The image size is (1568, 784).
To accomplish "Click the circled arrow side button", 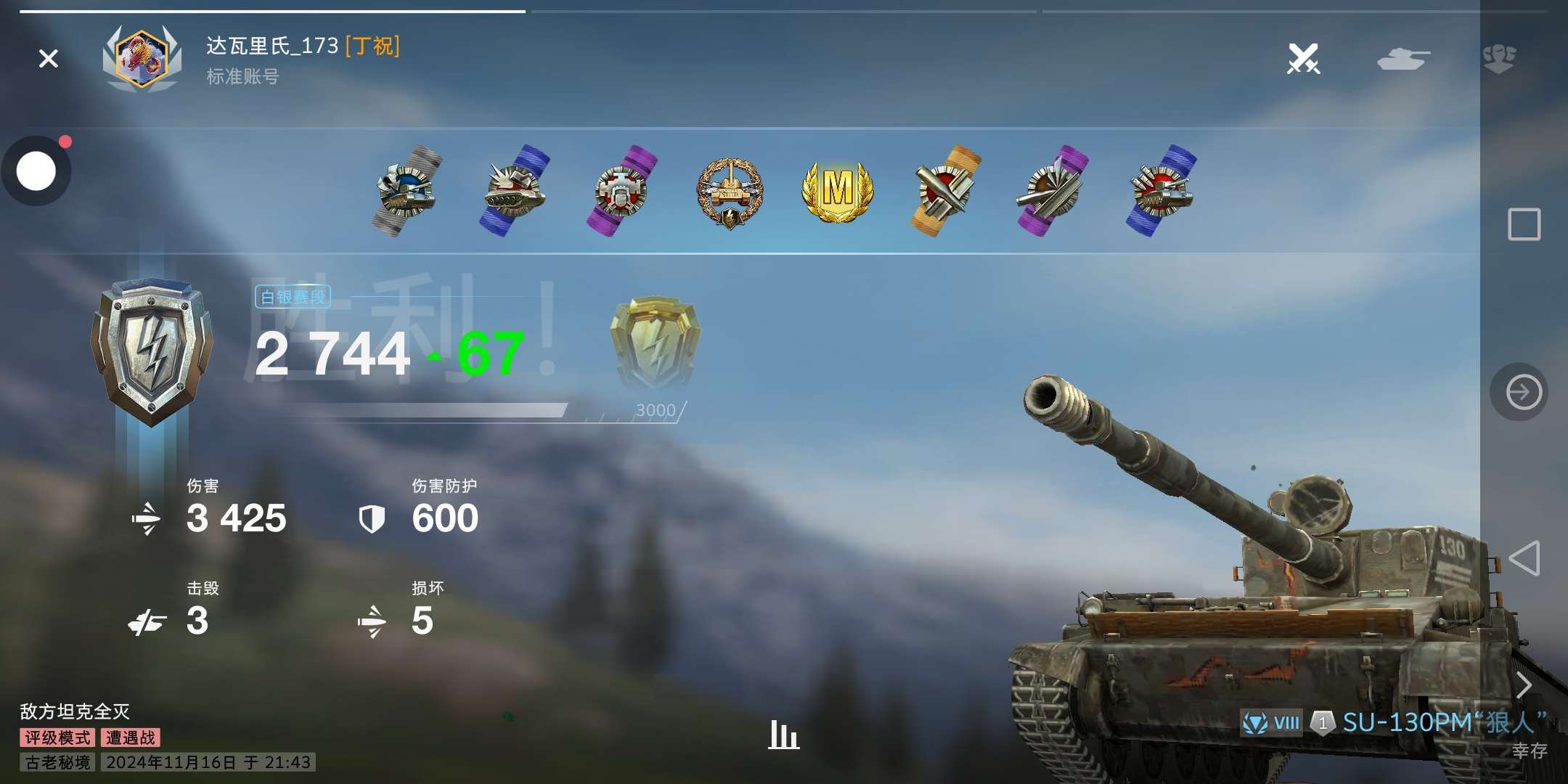I will click(x=1523, y=392).
